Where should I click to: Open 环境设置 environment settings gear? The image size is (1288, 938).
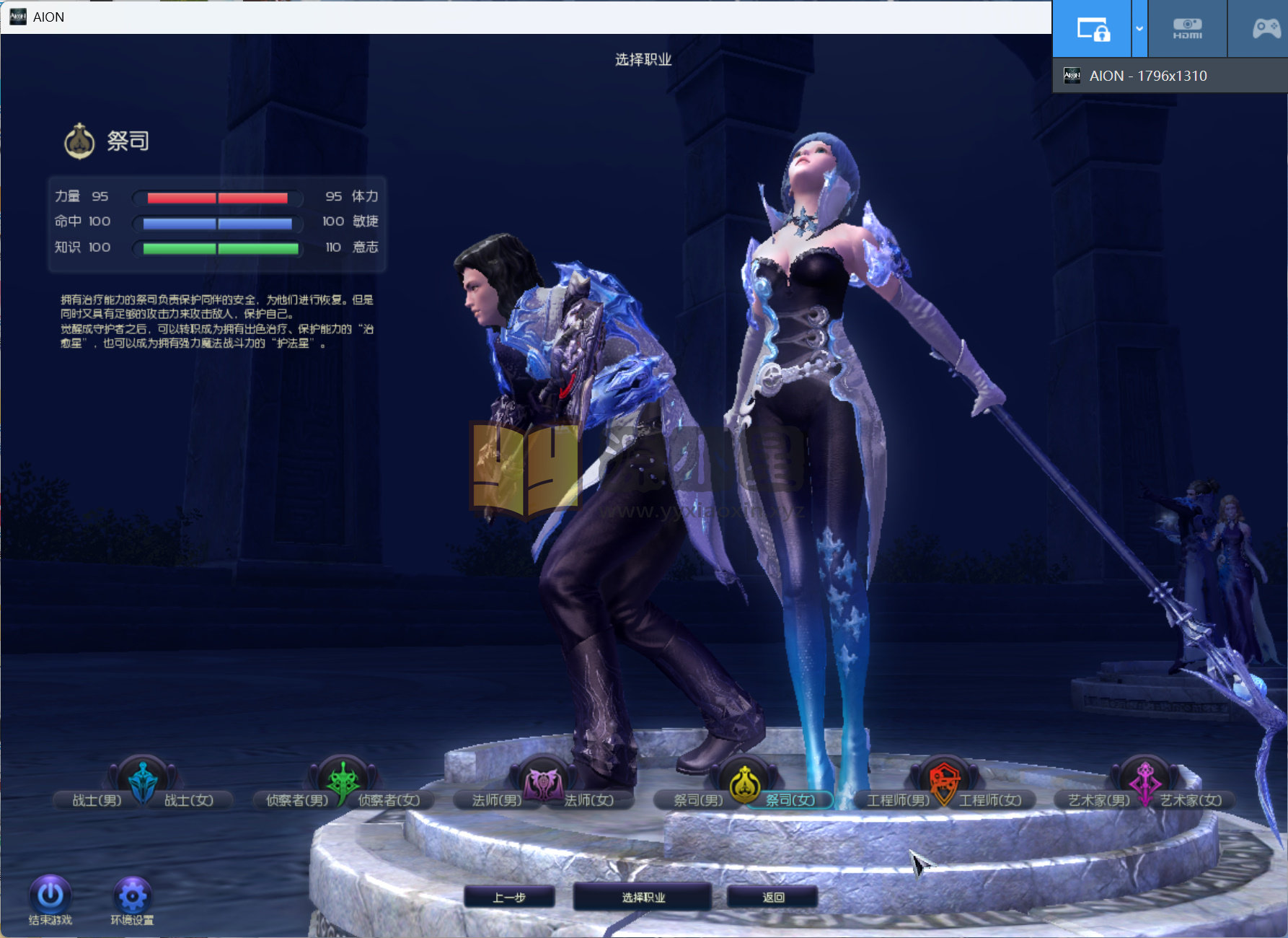tap(132, 895)
